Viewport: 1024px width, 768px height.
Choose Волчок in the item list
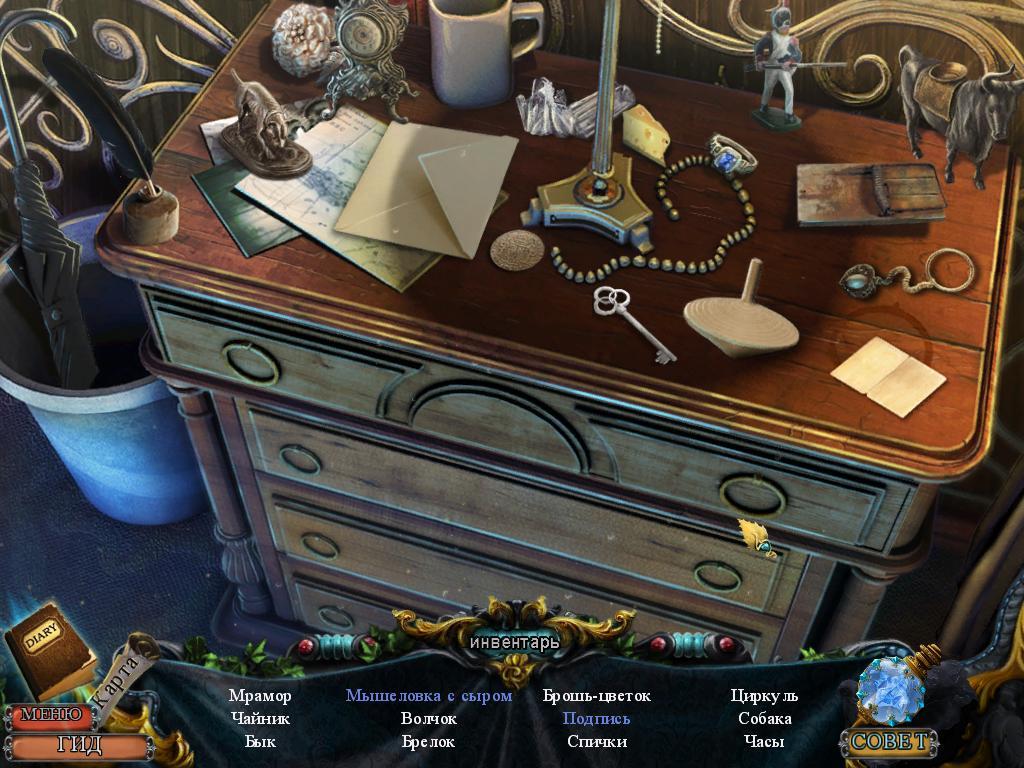point(429,719)
